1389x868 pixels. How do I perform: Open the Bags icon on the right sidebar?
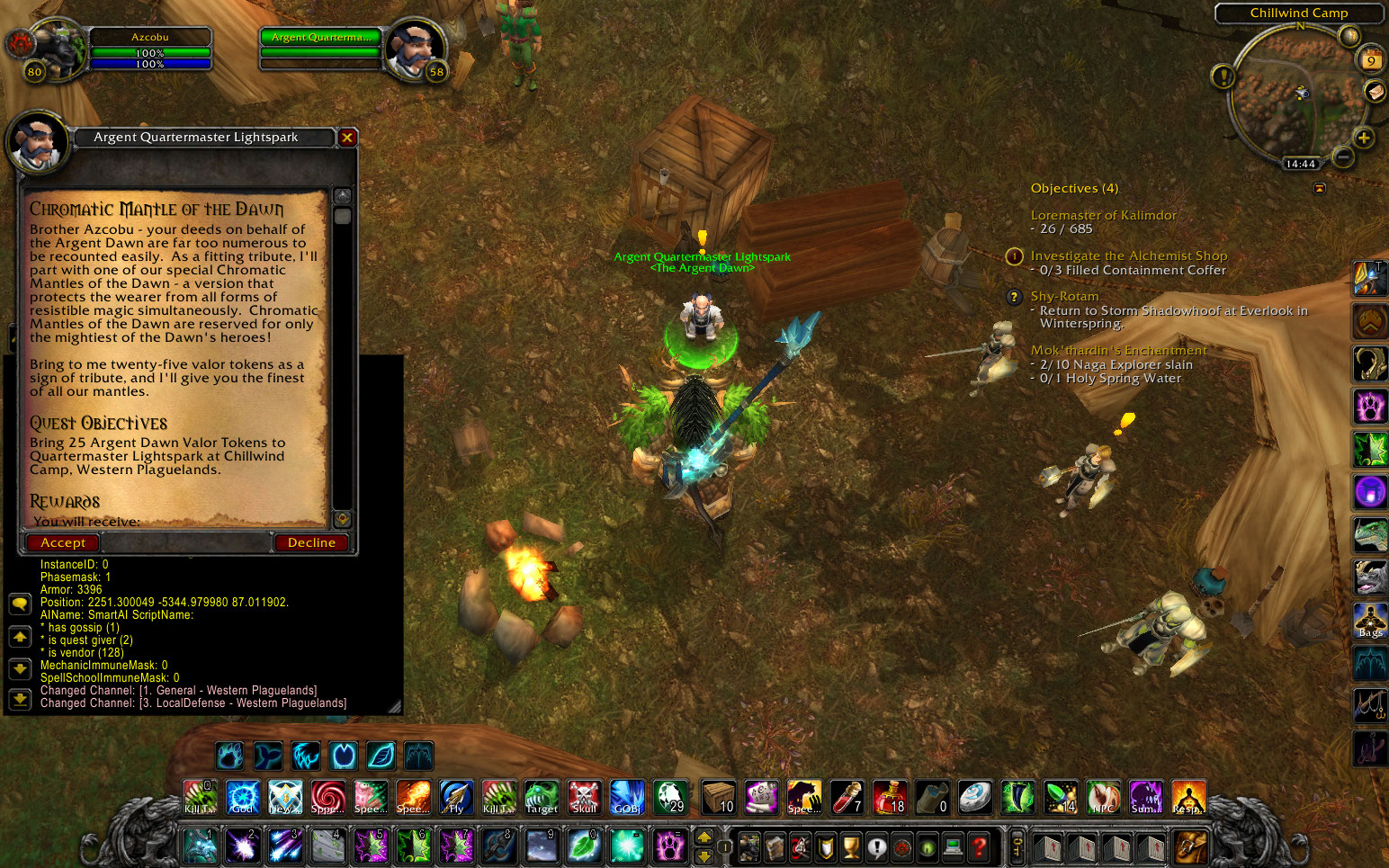[x=1369, y=619]
